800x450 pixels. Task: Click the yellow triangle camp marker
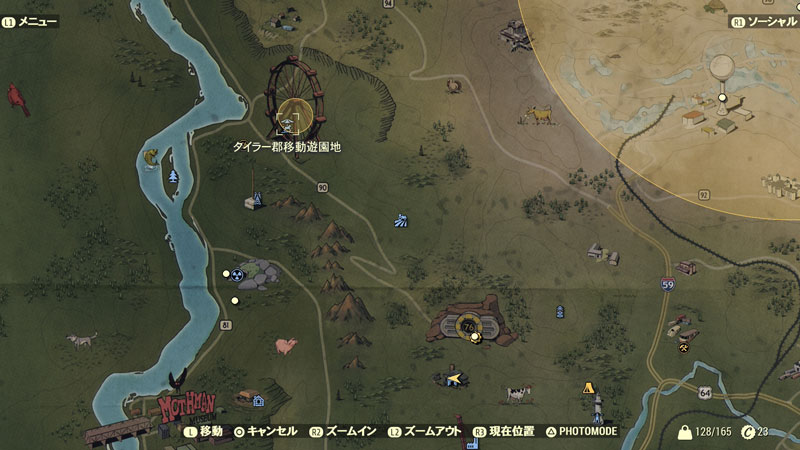click(x=588, y=387)
